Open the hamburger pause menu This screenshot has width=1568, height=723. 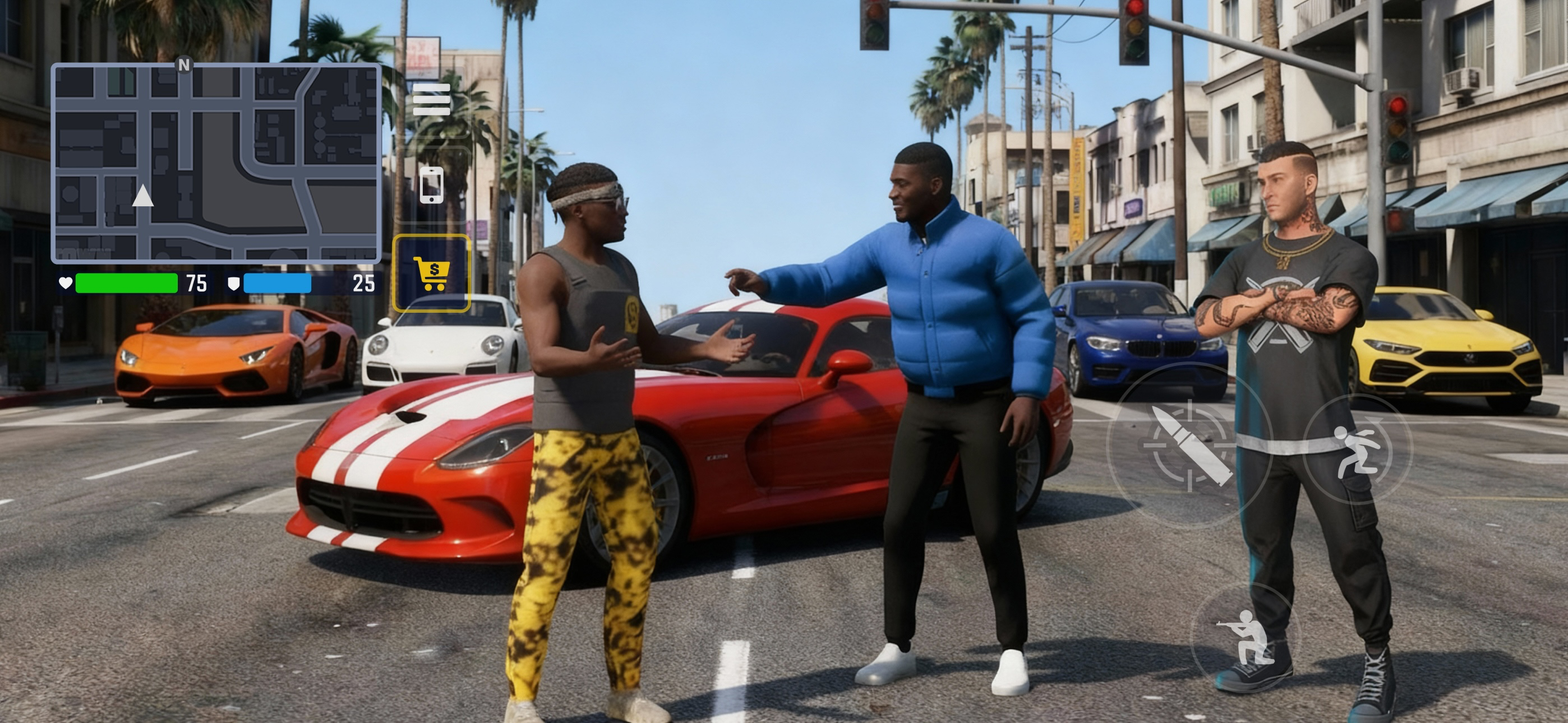433,101
